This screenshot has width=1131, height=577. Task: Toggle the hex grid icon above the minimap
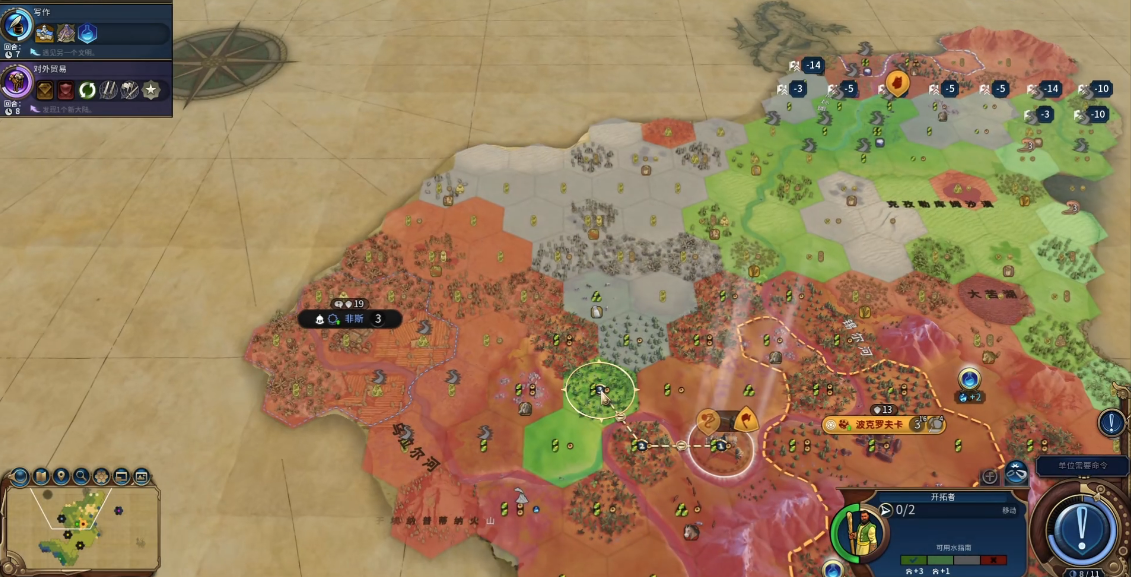click(x=101, y=476)
